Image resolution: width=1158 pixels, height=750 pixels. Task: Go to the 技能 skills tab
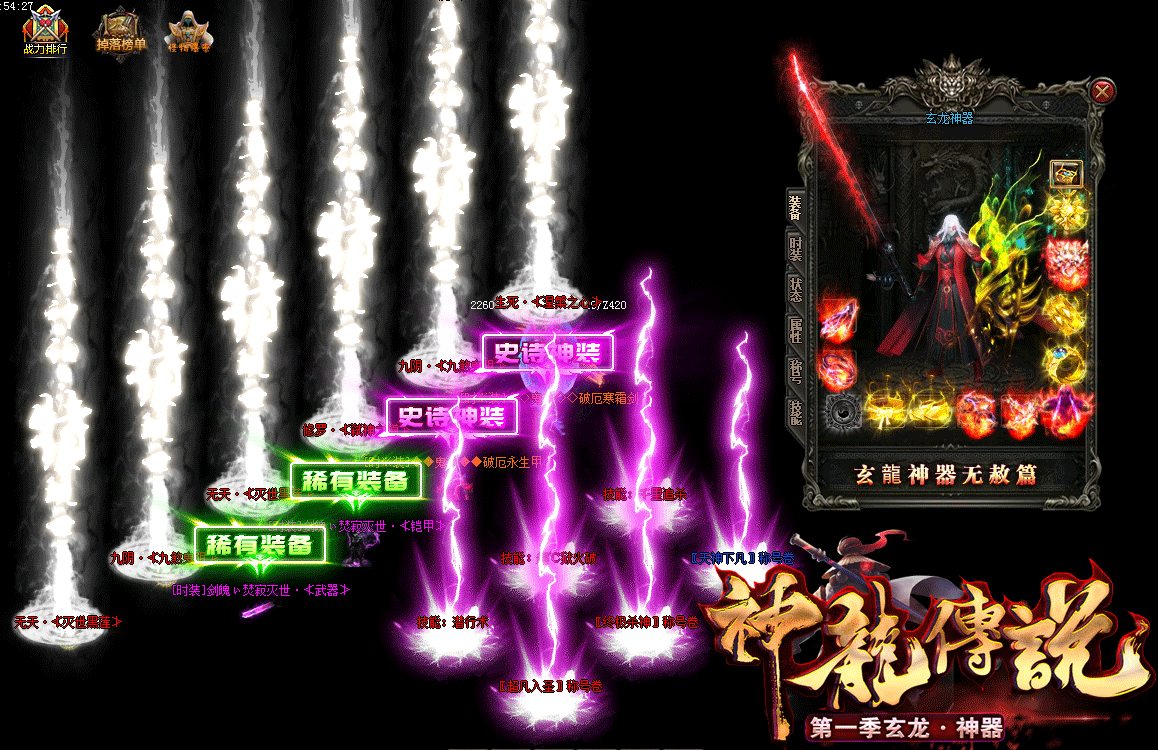[x=795, y=412]
